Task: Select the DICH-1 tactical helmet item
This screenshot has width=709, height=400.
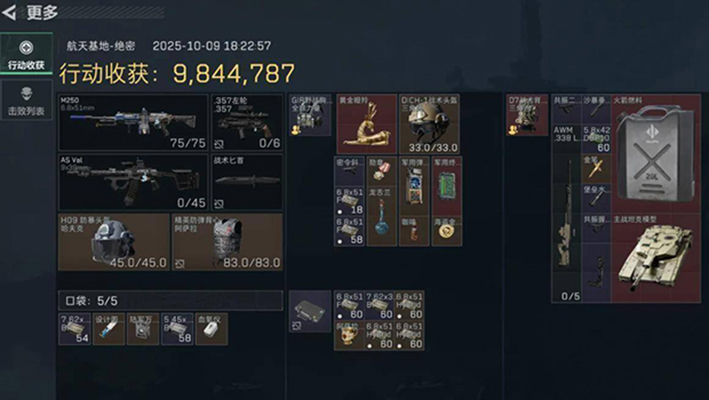Action: tap(430, 124)
